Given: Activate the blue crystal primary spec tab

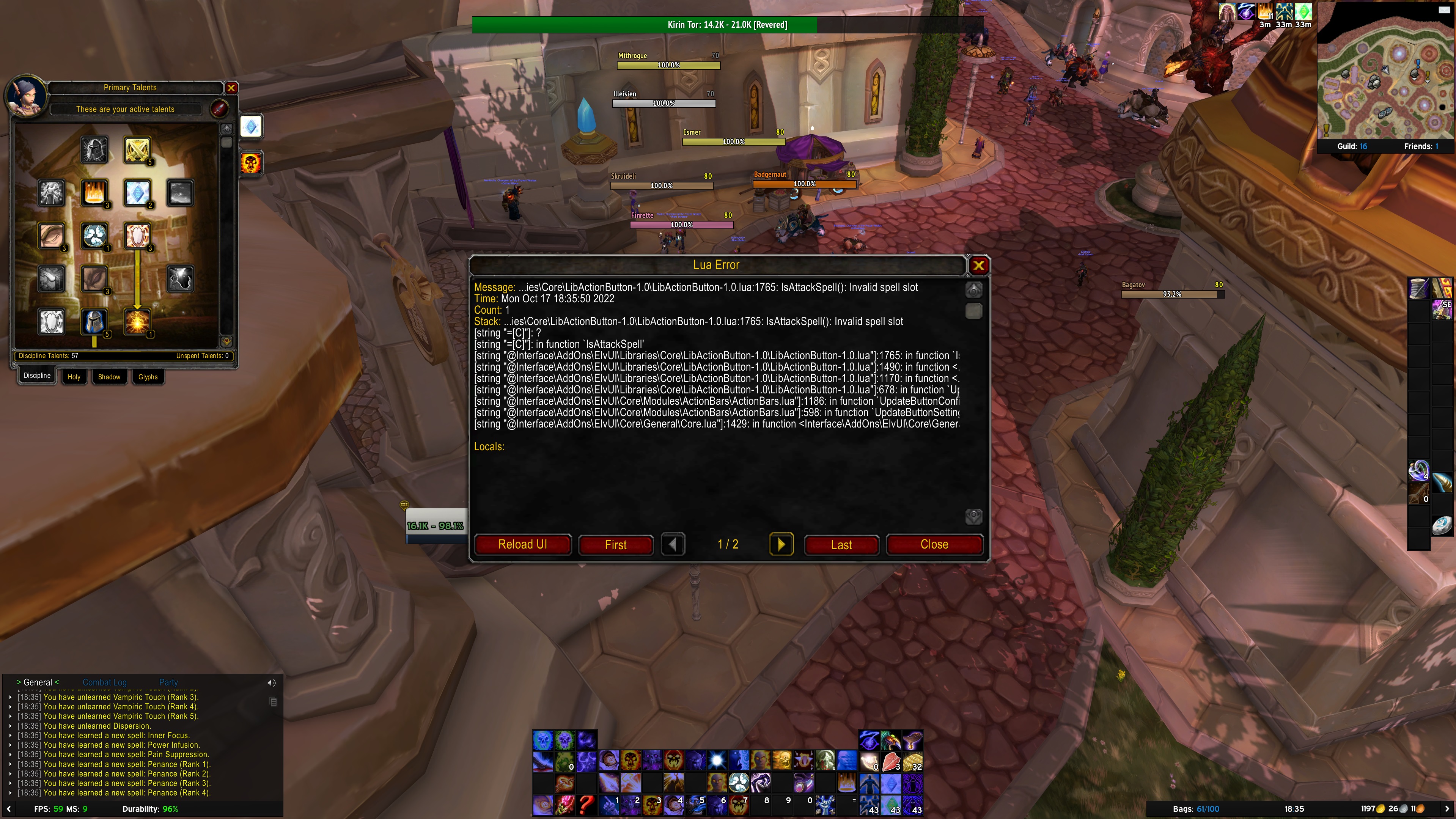Looking at the screenshot, I should click(x=250, y=126).
